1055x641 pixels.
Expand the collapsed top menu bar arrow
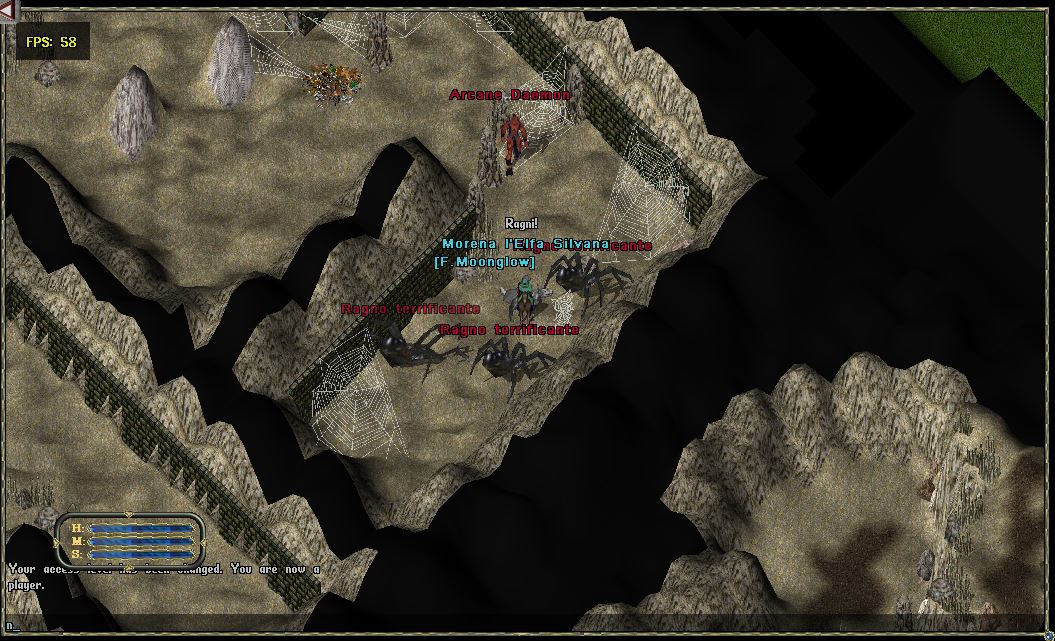click(x=8, y=9)
